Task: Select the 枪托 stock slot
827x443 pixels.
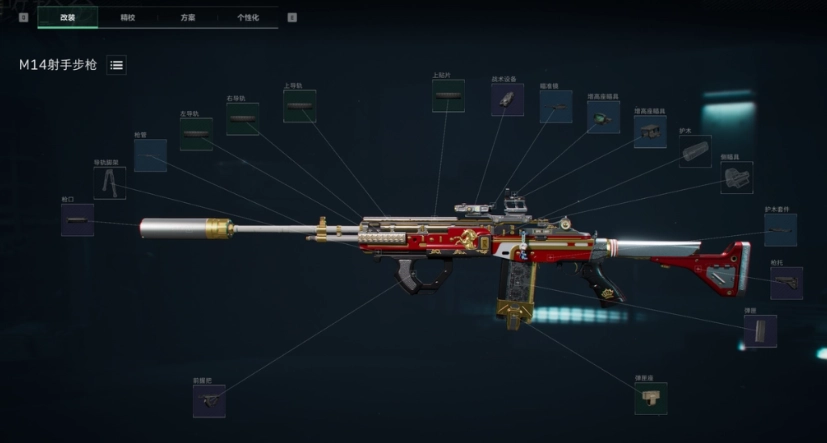Action: 786,282
